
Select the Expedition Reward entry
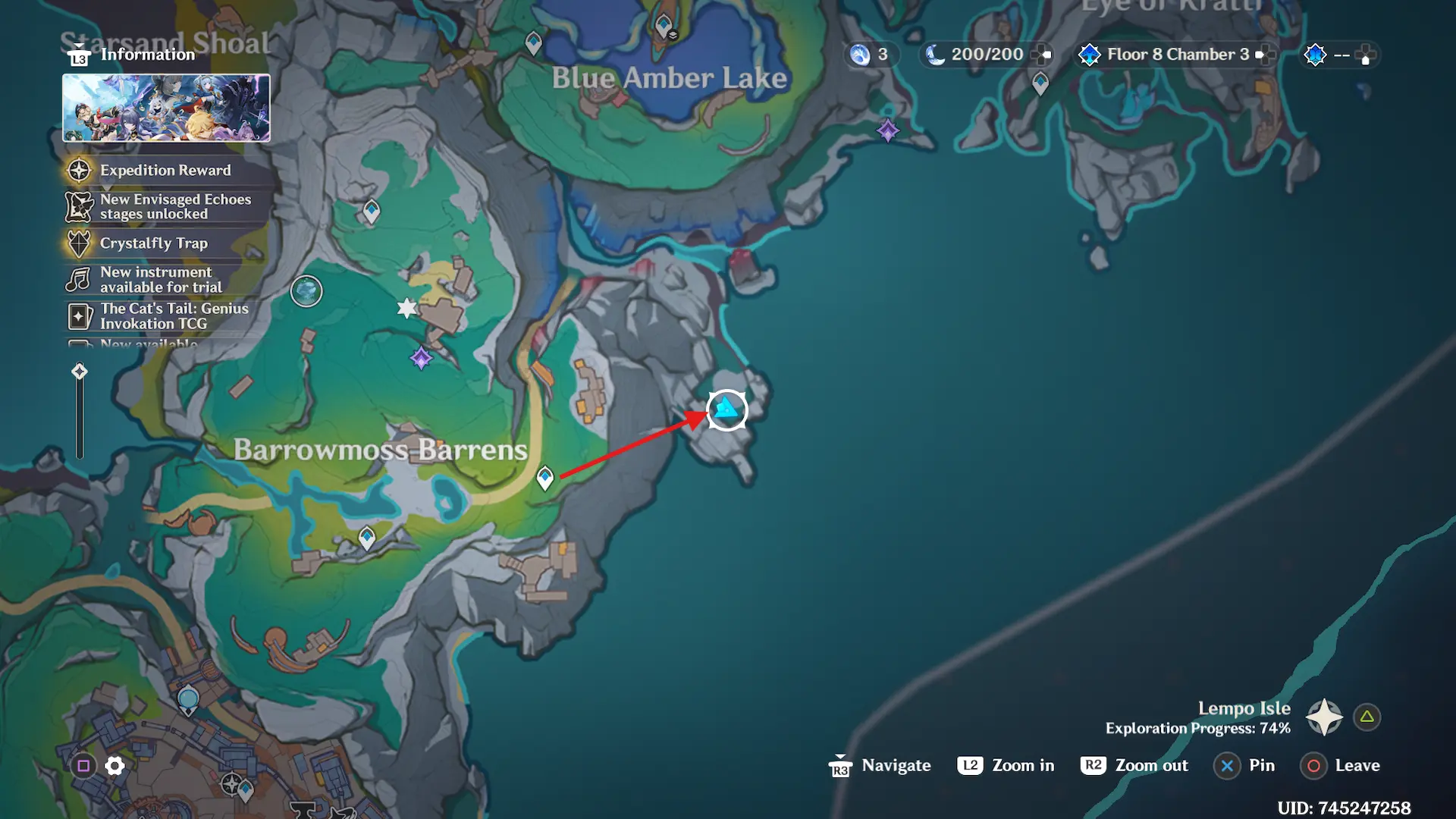pos(165,171)
